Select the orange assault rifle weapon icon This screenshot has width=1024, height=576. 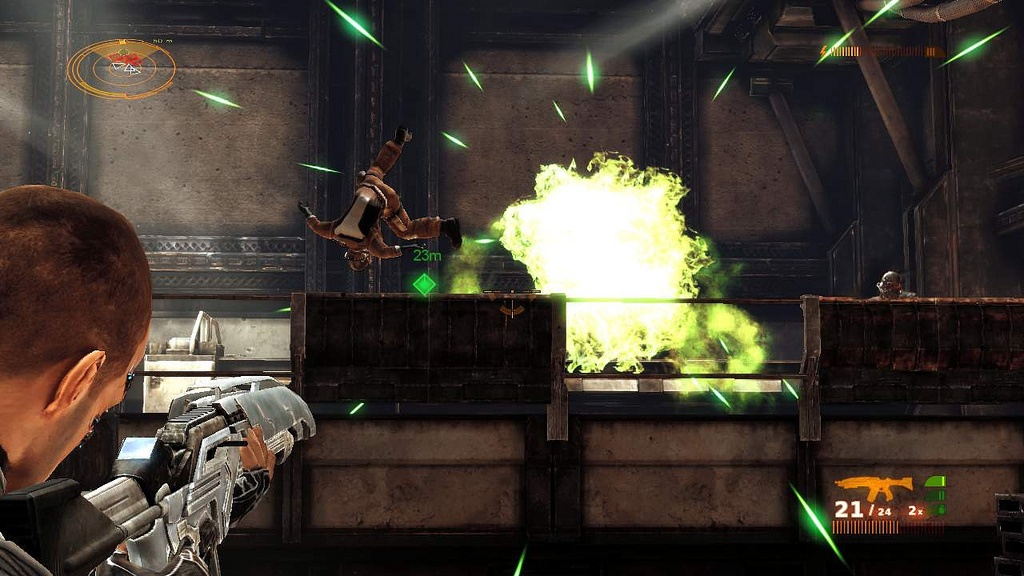coord(873,487)
